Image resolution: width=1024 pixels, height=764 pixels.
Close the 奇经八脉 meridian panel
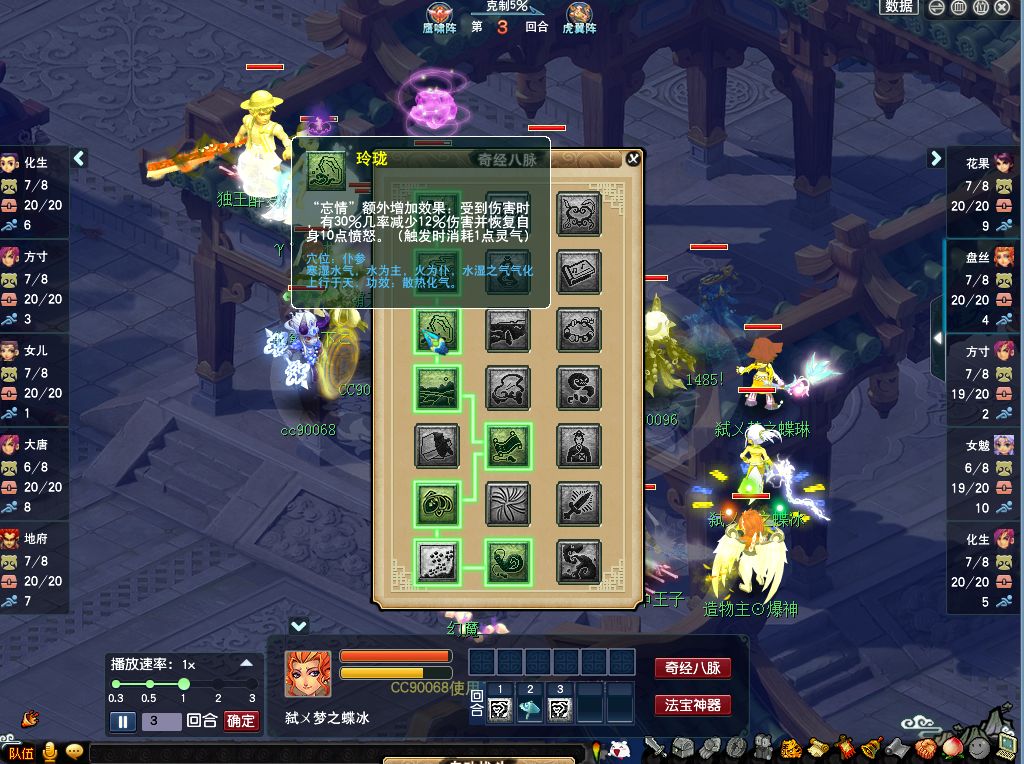(x=633, y=158)
